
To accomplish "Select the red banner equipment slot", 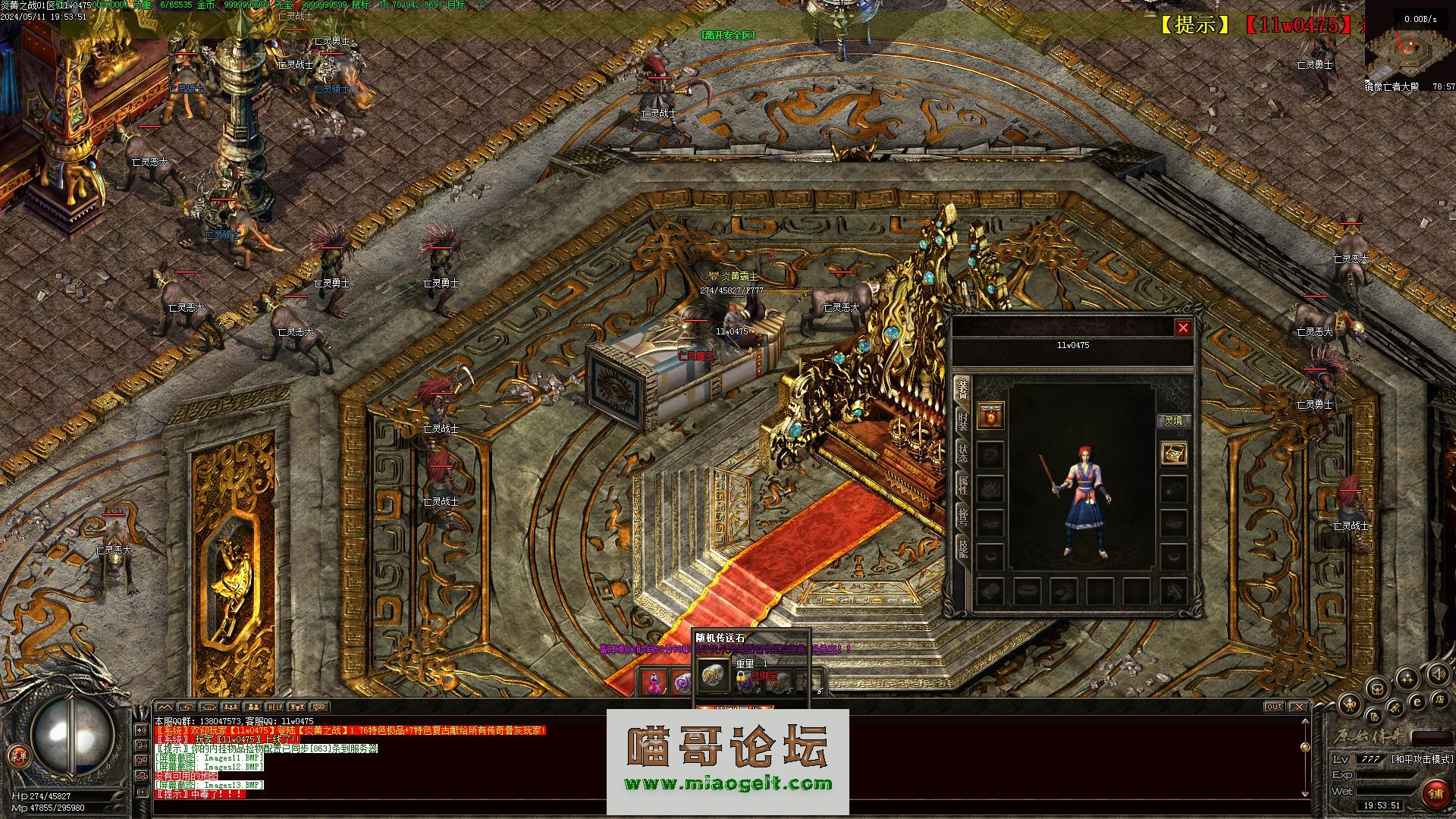I will point(990,416).
